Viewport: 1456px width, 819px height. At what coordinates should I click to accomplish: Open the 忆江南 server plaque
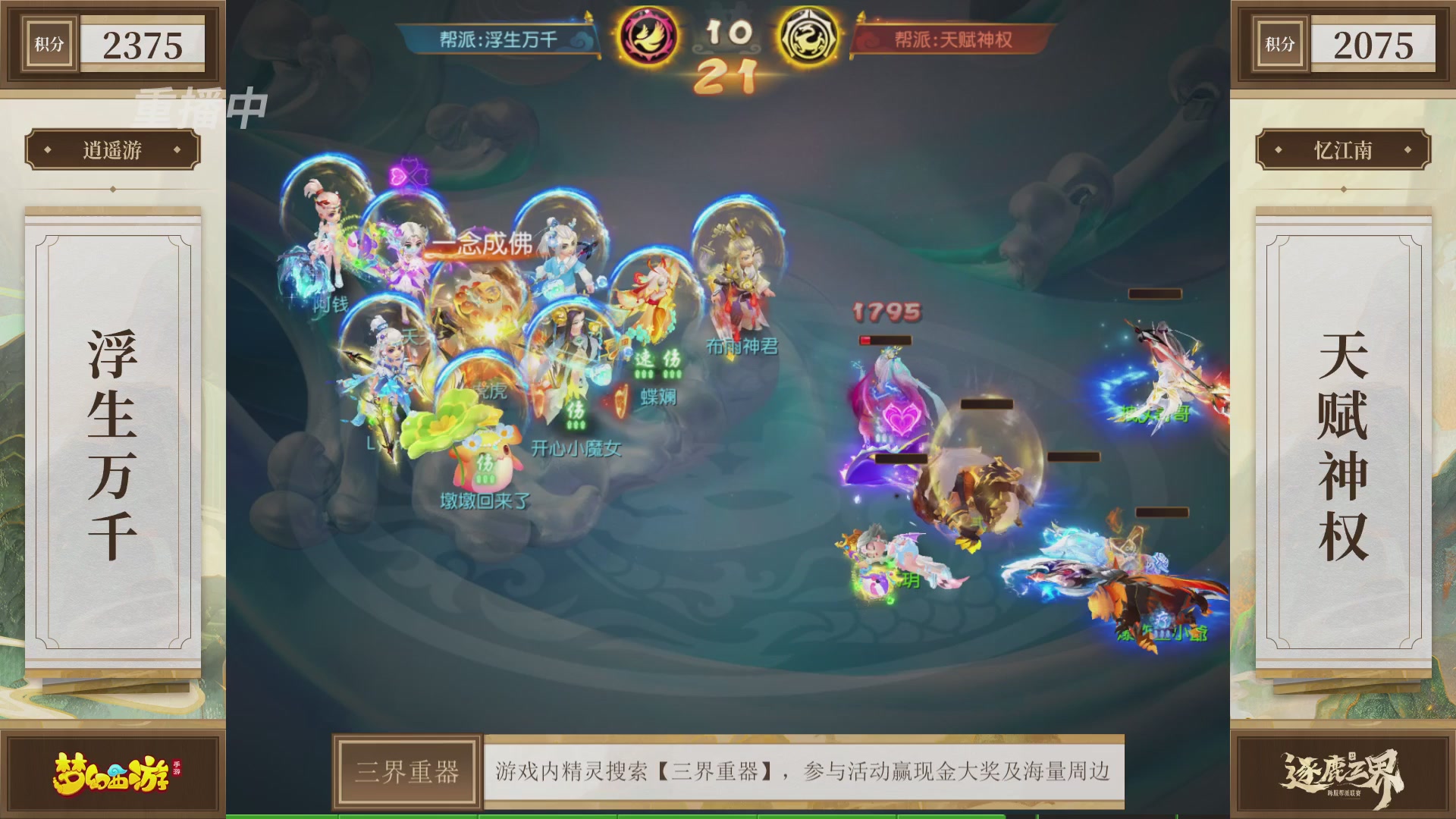(1345, 149)
